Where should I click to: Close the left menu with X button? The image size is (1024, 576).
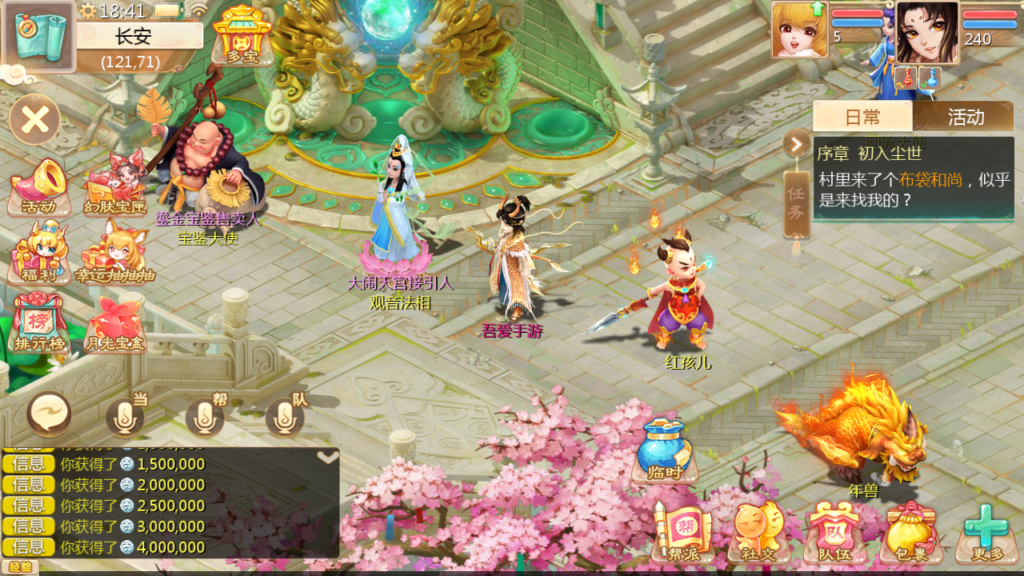tap(35, 122)
